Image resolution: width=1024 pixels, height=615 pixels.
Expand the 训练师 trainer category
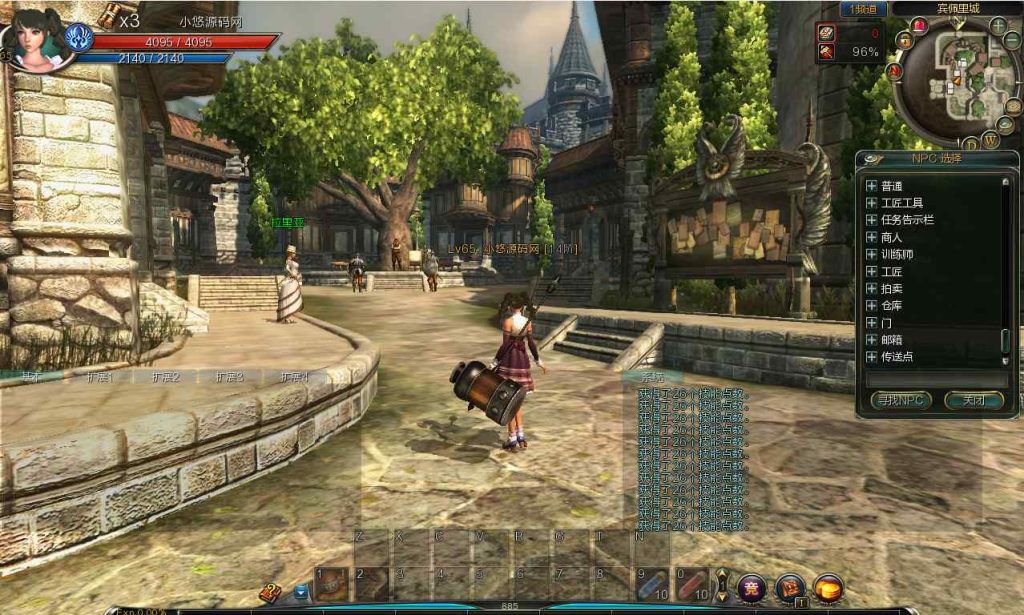[871, 254]
